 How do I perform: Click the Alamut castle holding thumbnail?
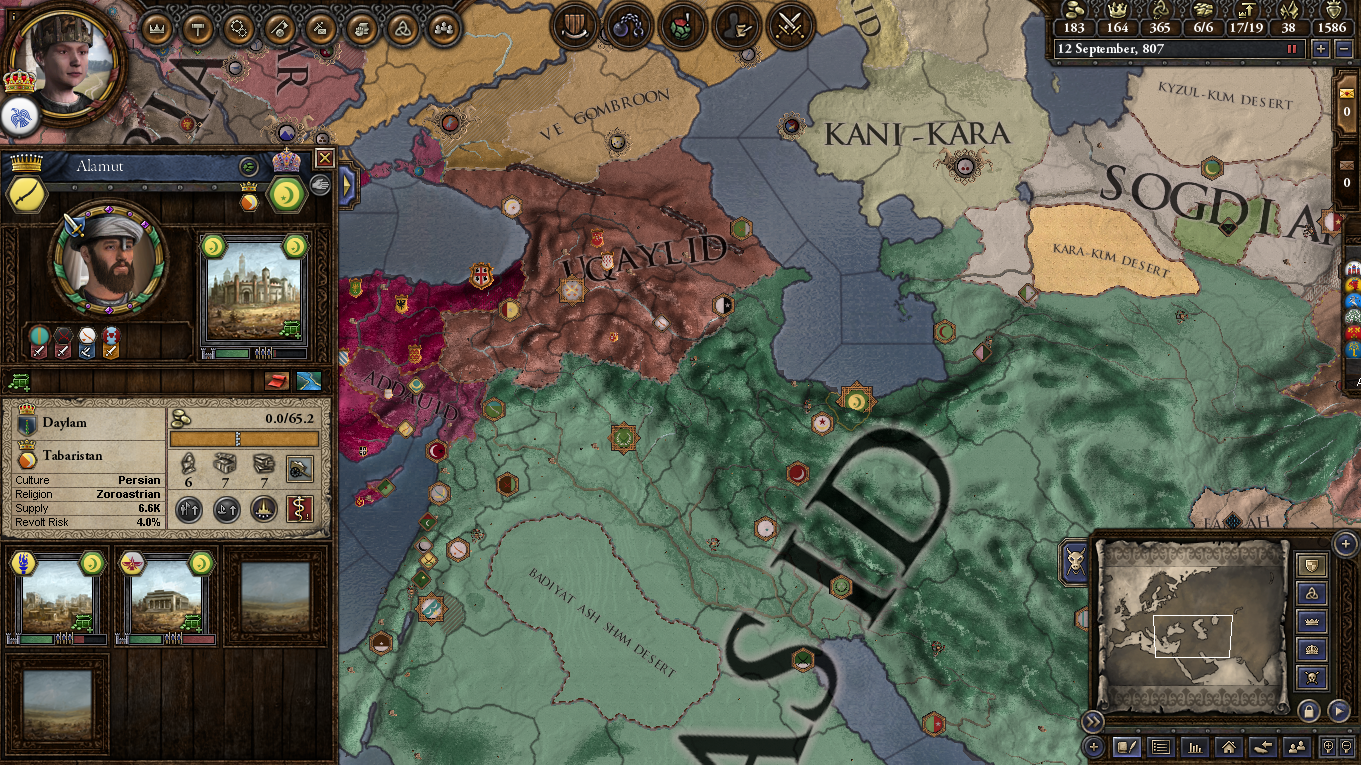point(255,290)
